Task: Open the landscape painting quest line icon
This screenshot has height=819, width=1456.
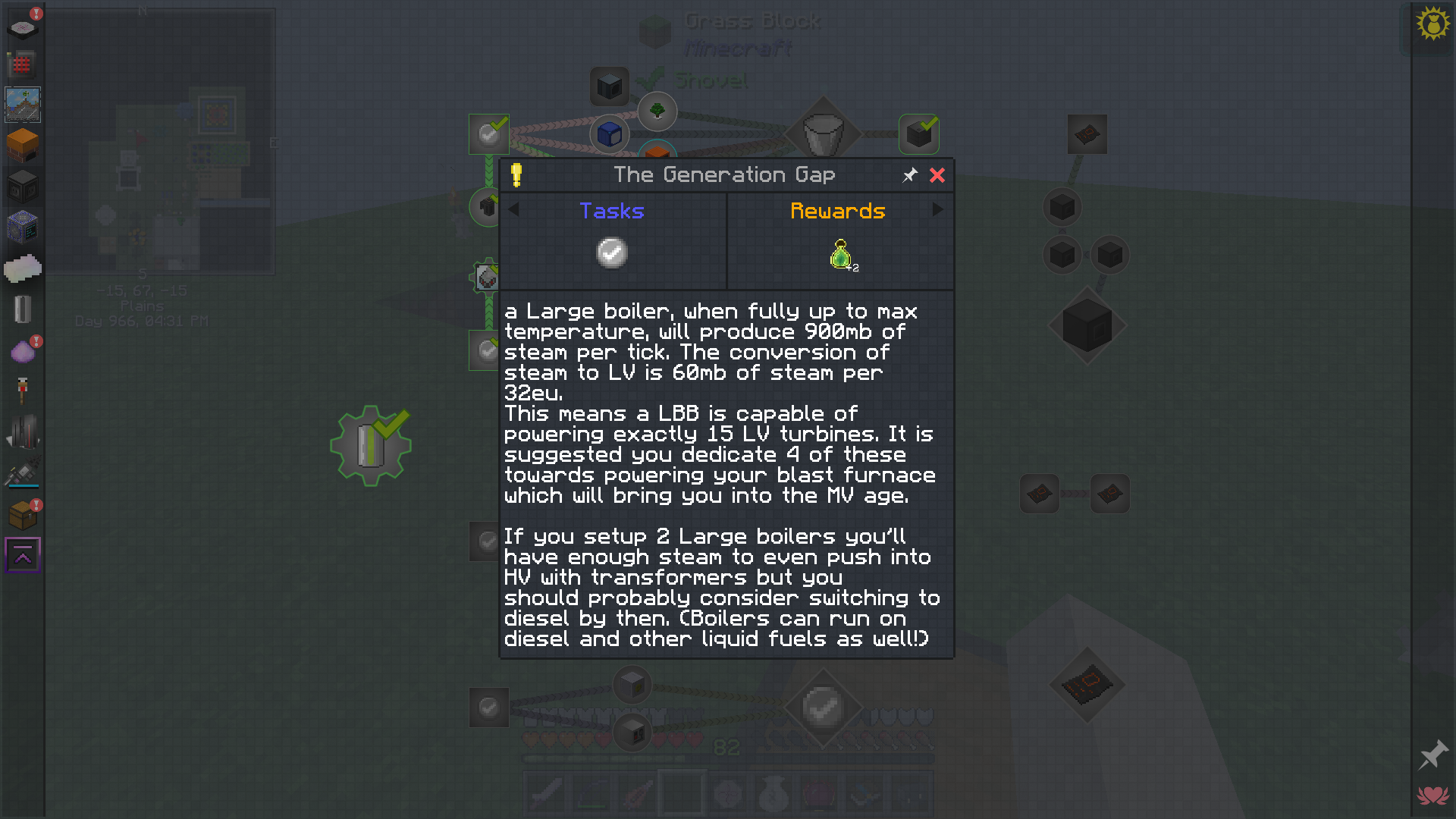Action: tap(22, 105)
